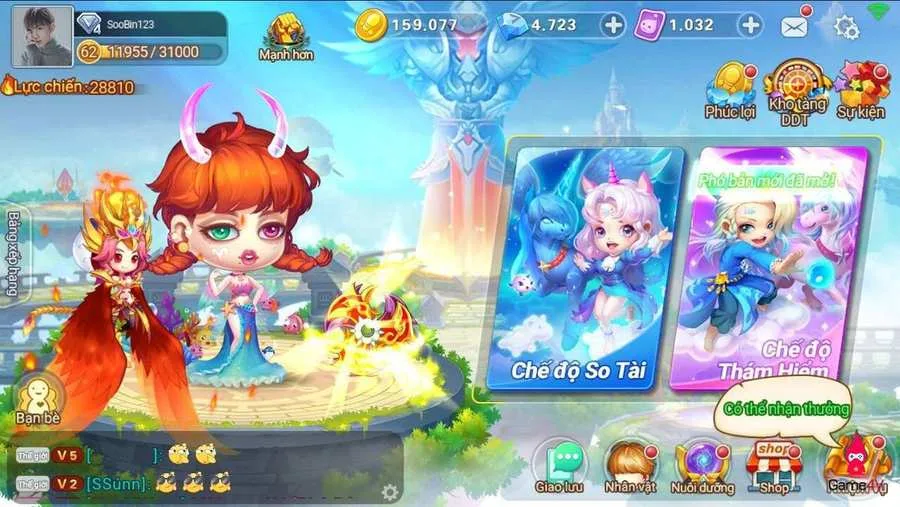Open the Giao lưu chat menu
Image resolution: width=900 pixels, height=507 pixels.
point(559,467)
